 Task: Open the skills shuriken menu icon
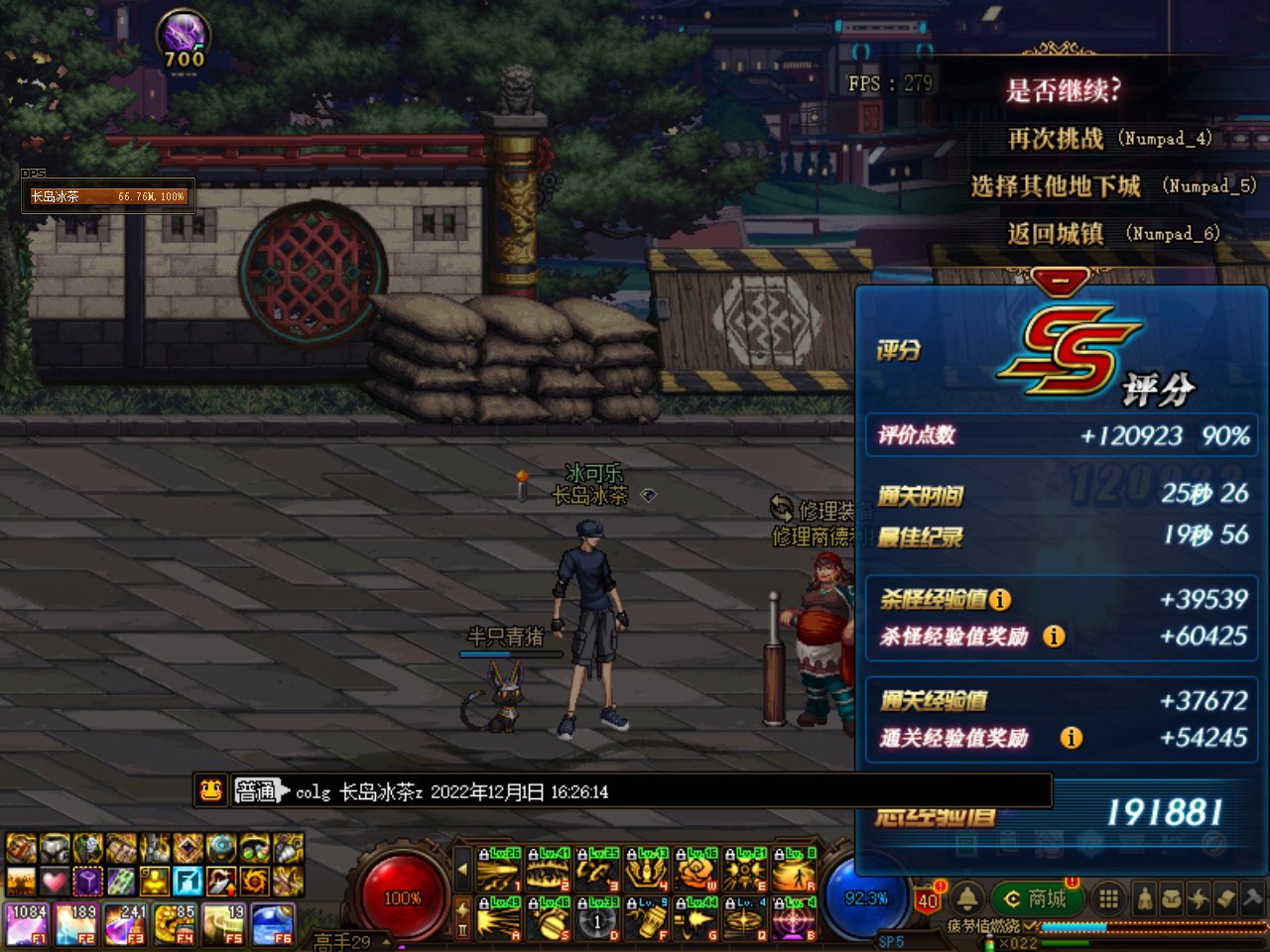pyautogui.click(x=1199, y=898)
